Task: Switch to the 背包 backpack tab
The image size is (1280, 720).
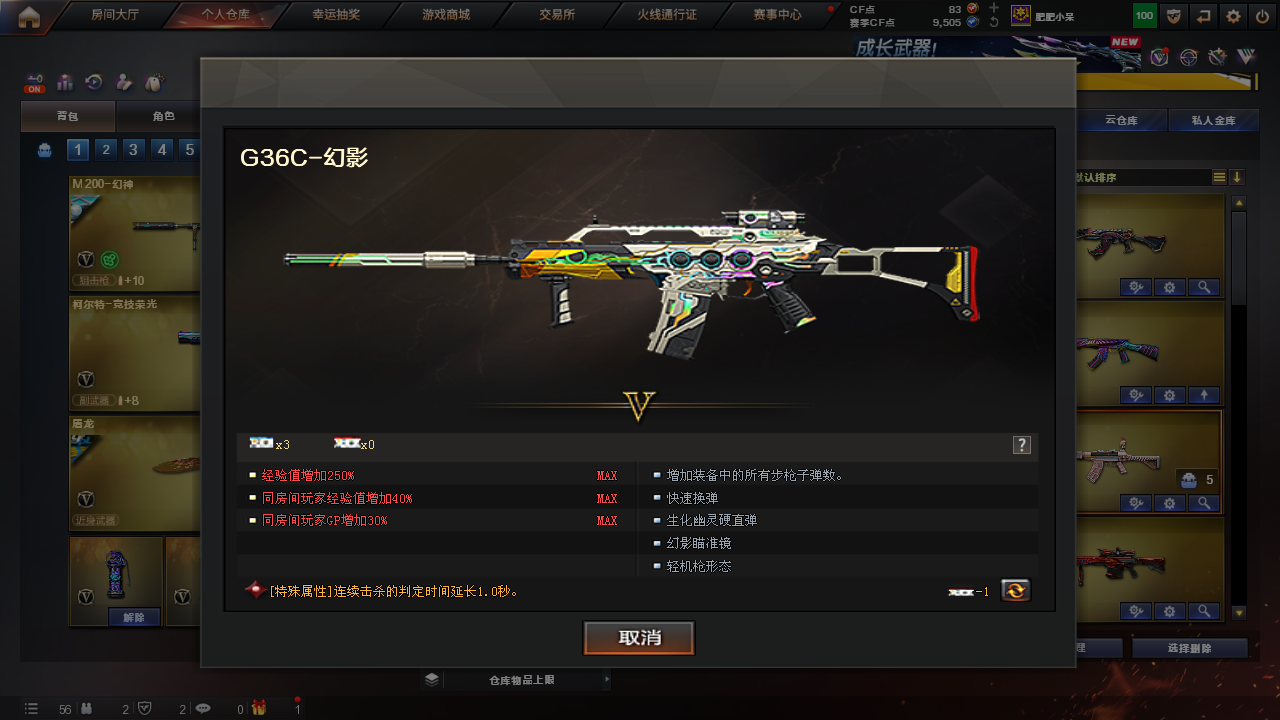Action: pos(67,117)
